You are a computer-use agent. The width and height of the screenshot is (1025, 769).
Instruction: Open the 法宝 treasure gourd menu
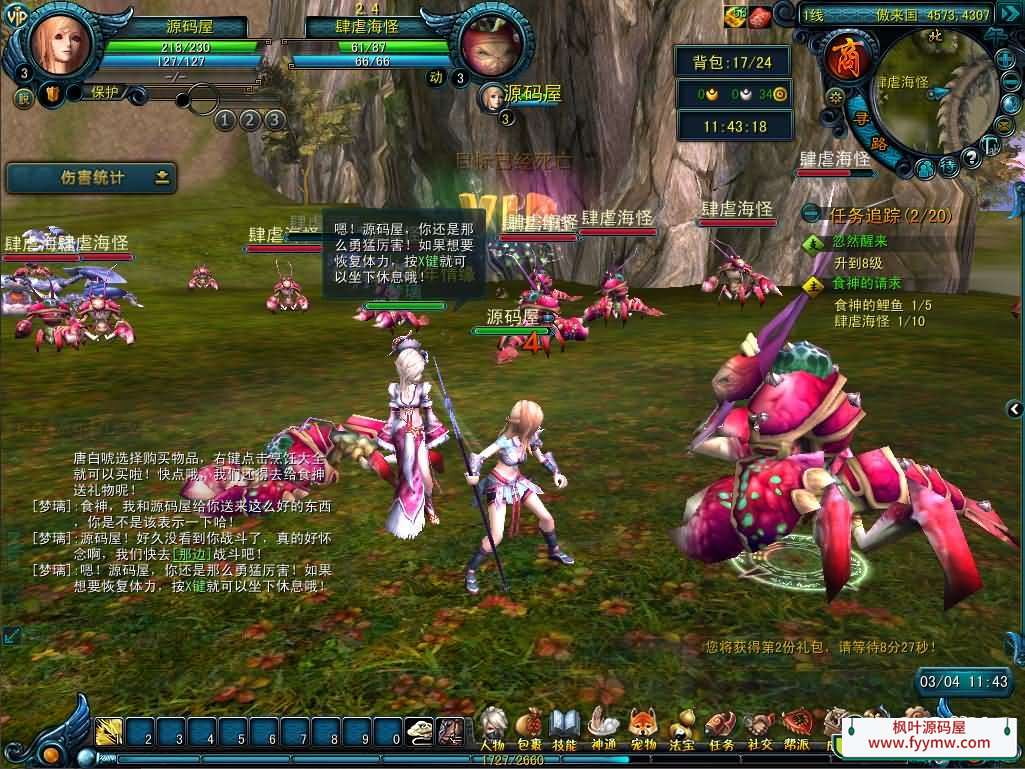point(682,725)
